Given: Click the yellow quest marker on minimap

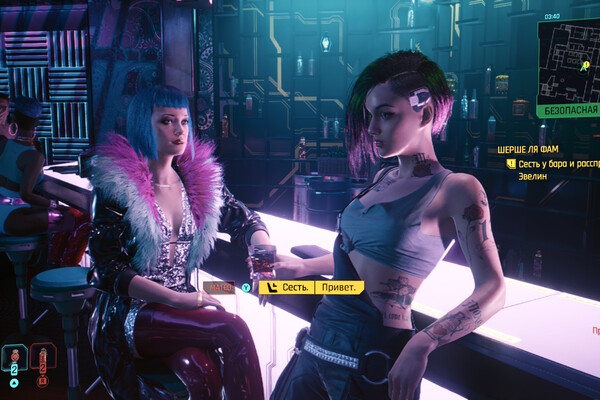Looking at the screenshot, I should coord(585,65).
